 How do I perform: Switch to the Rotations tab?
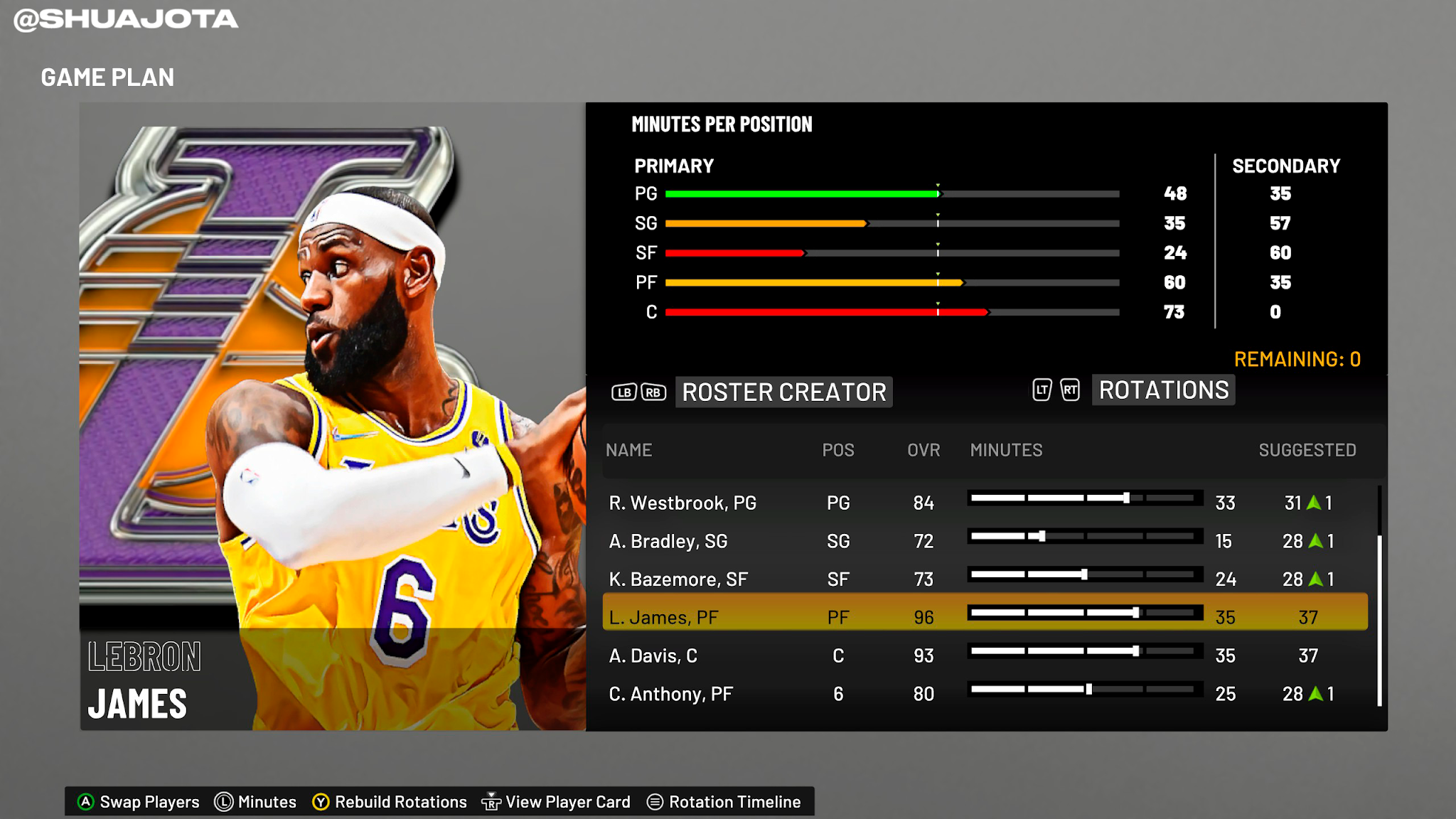[x=1162, y=390]
